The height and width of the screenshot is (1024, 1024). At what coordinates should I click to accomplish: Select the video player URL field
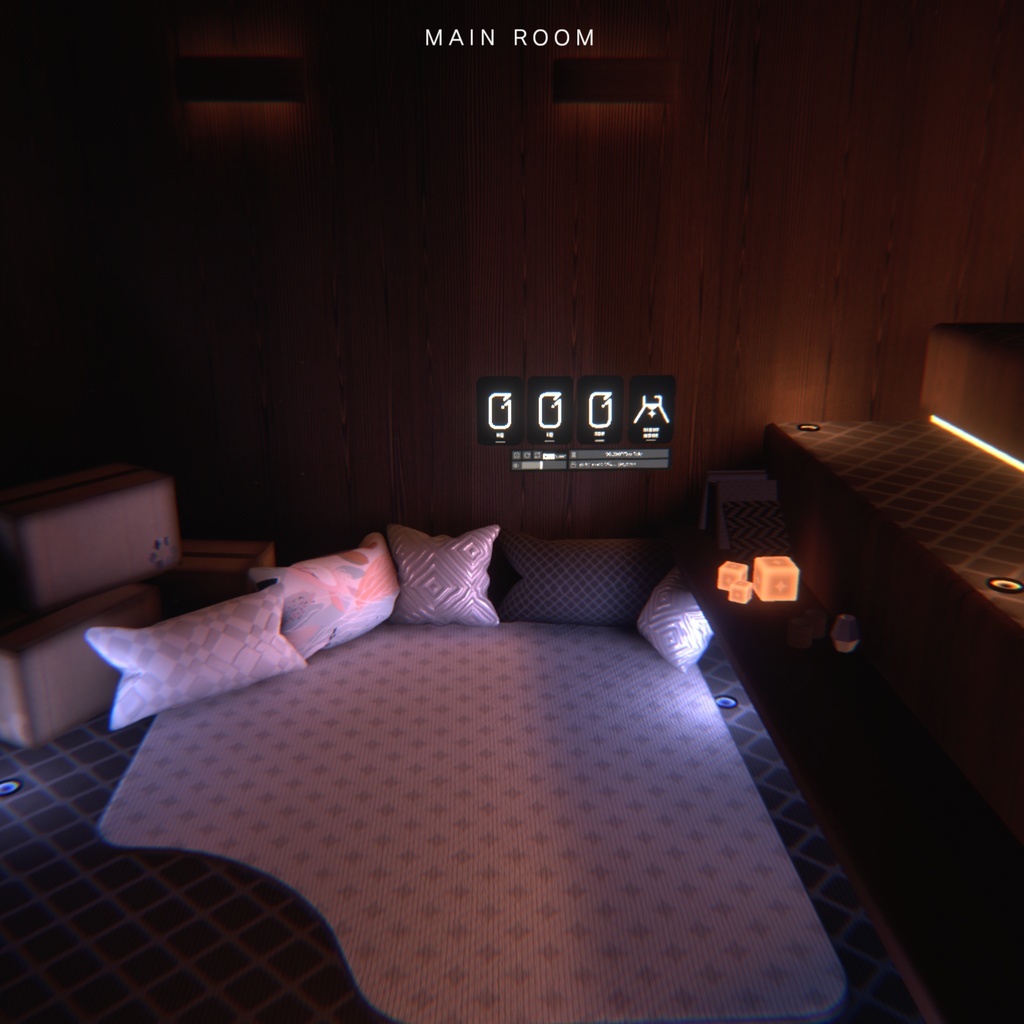click(x=618, y=465)
